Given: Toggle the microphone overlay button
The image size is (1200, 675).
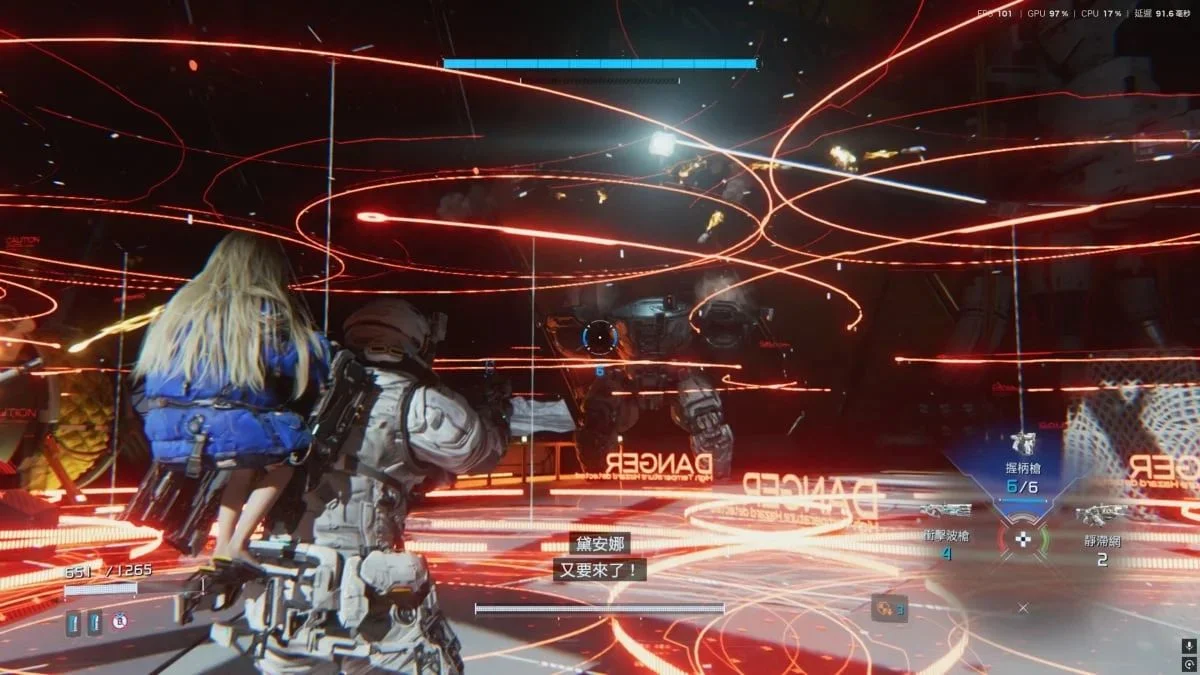Looking at the screenshot, I should tap(1188, 646).
